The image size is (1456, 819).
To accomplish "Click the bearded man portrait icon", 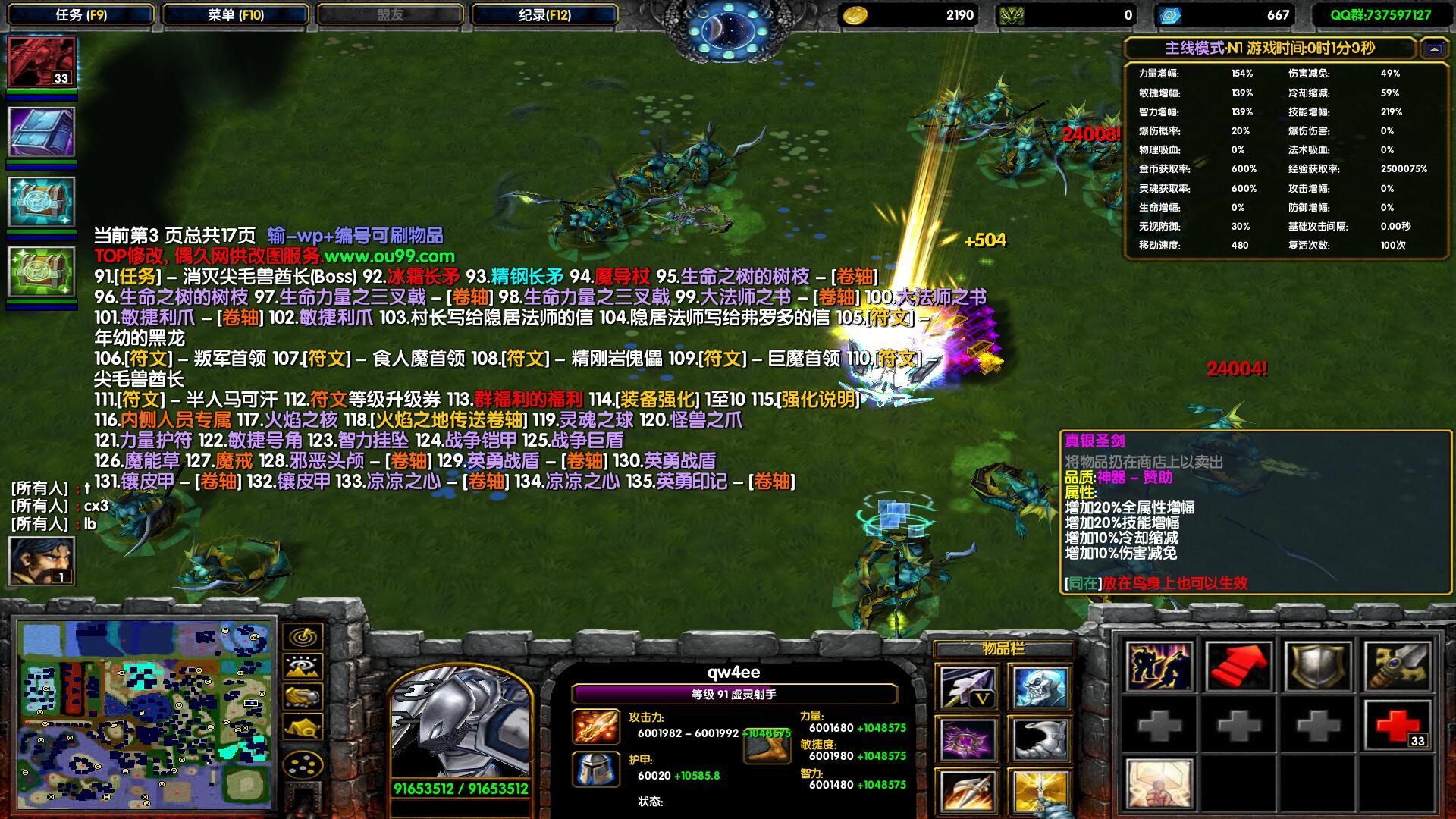I will (x=42, y=560).
